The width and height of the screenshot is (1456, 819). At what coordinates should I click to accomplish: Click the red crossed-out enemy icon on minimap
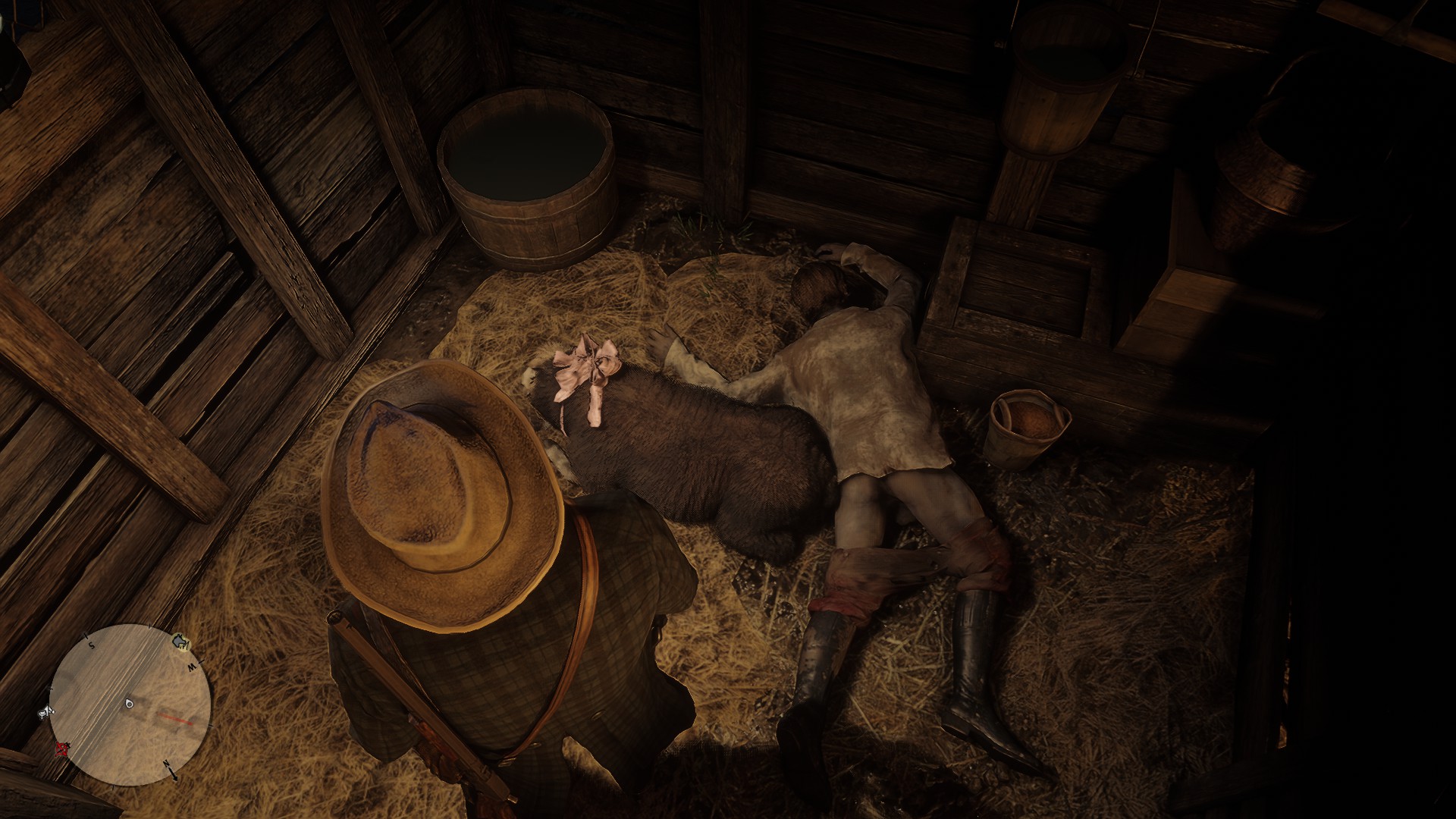(x=61, y=748)
